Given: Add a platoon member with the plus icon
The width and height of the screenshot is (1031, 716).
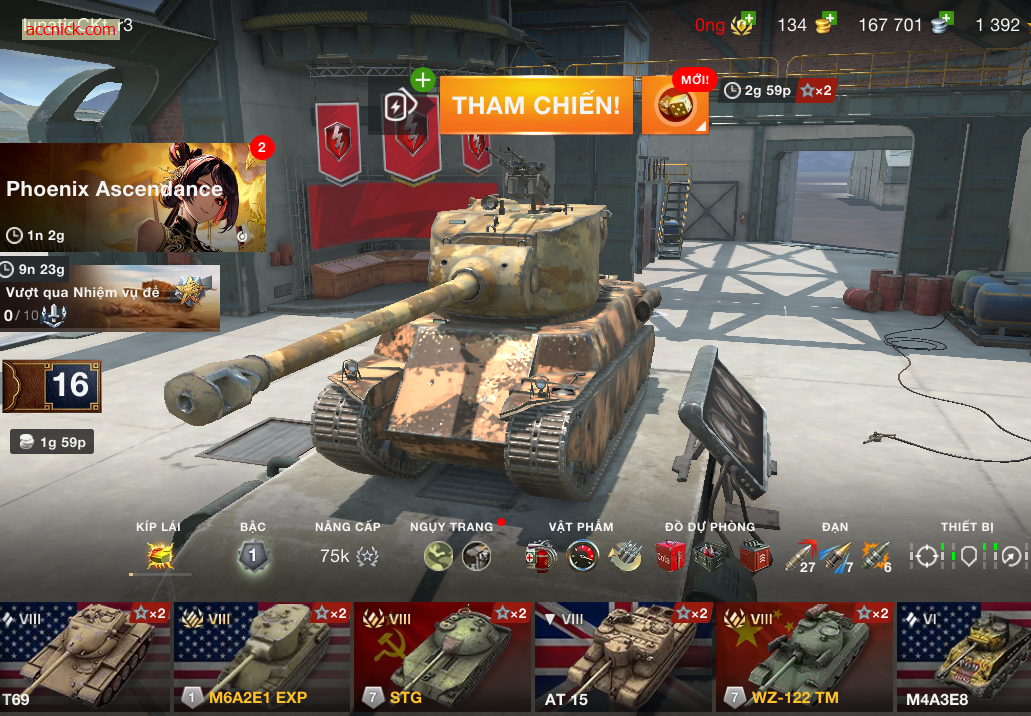Looking at the screenshot, I should pyautogui.click(x=422, y=80).
